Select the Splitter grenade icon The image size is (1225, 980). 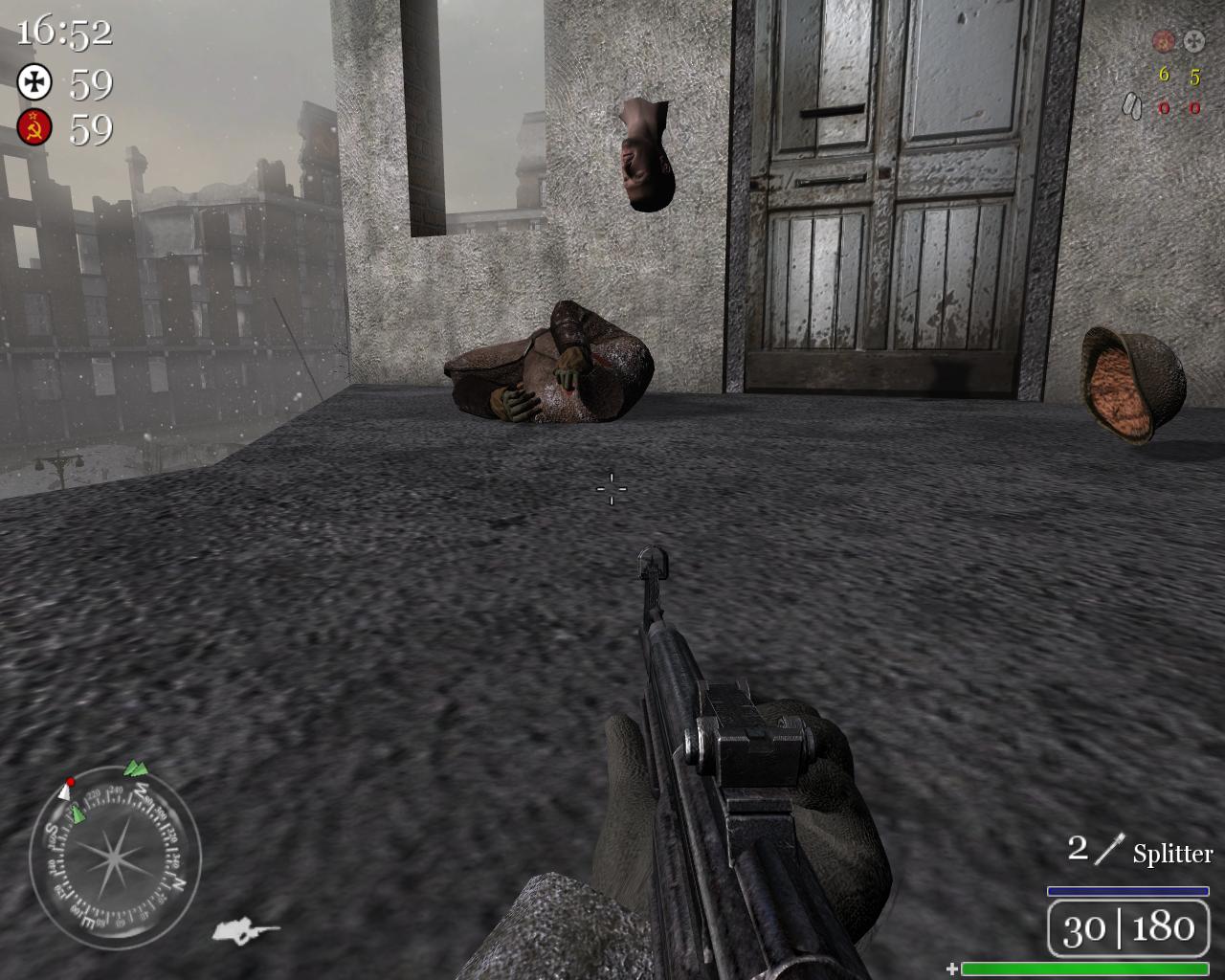[x=1110, y=849]
